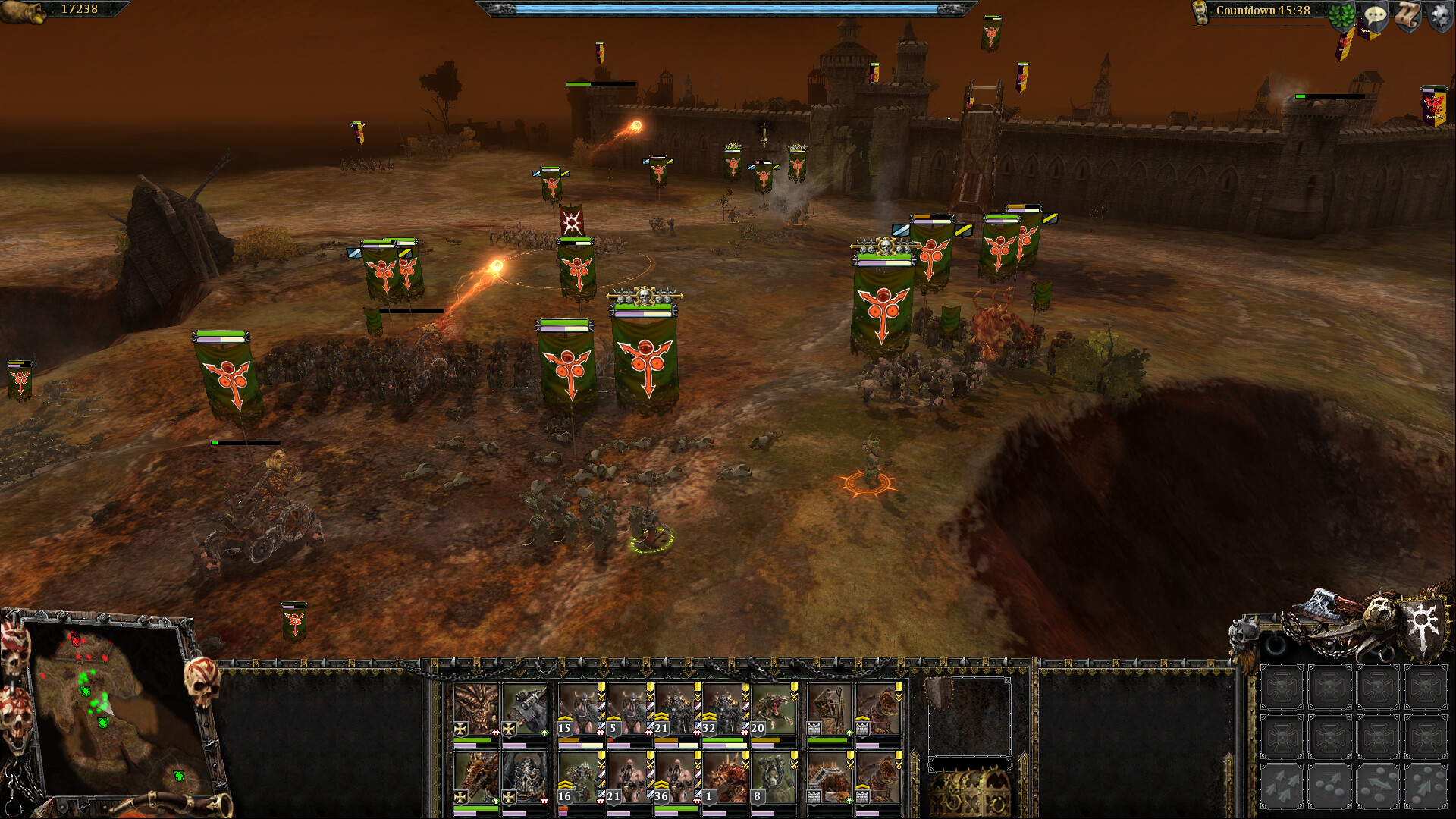Expand the first skull ability slot
The width and height of the screenshot is (1456, 819).
1281,686
